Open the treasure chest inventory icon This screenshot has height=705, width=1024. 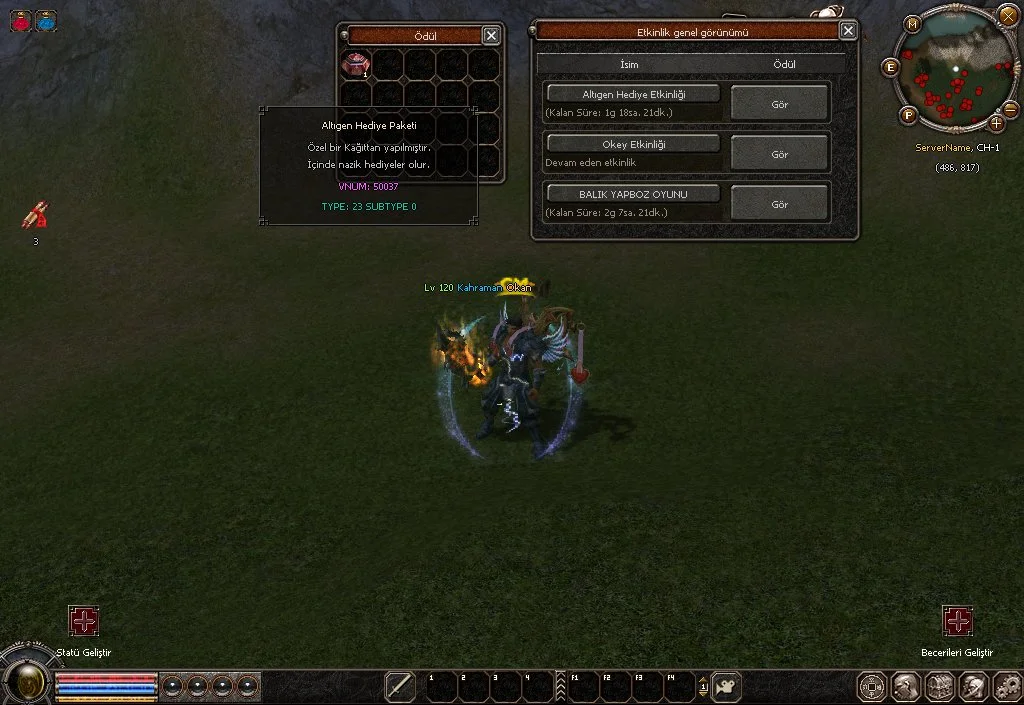click(x=939, y=686)
